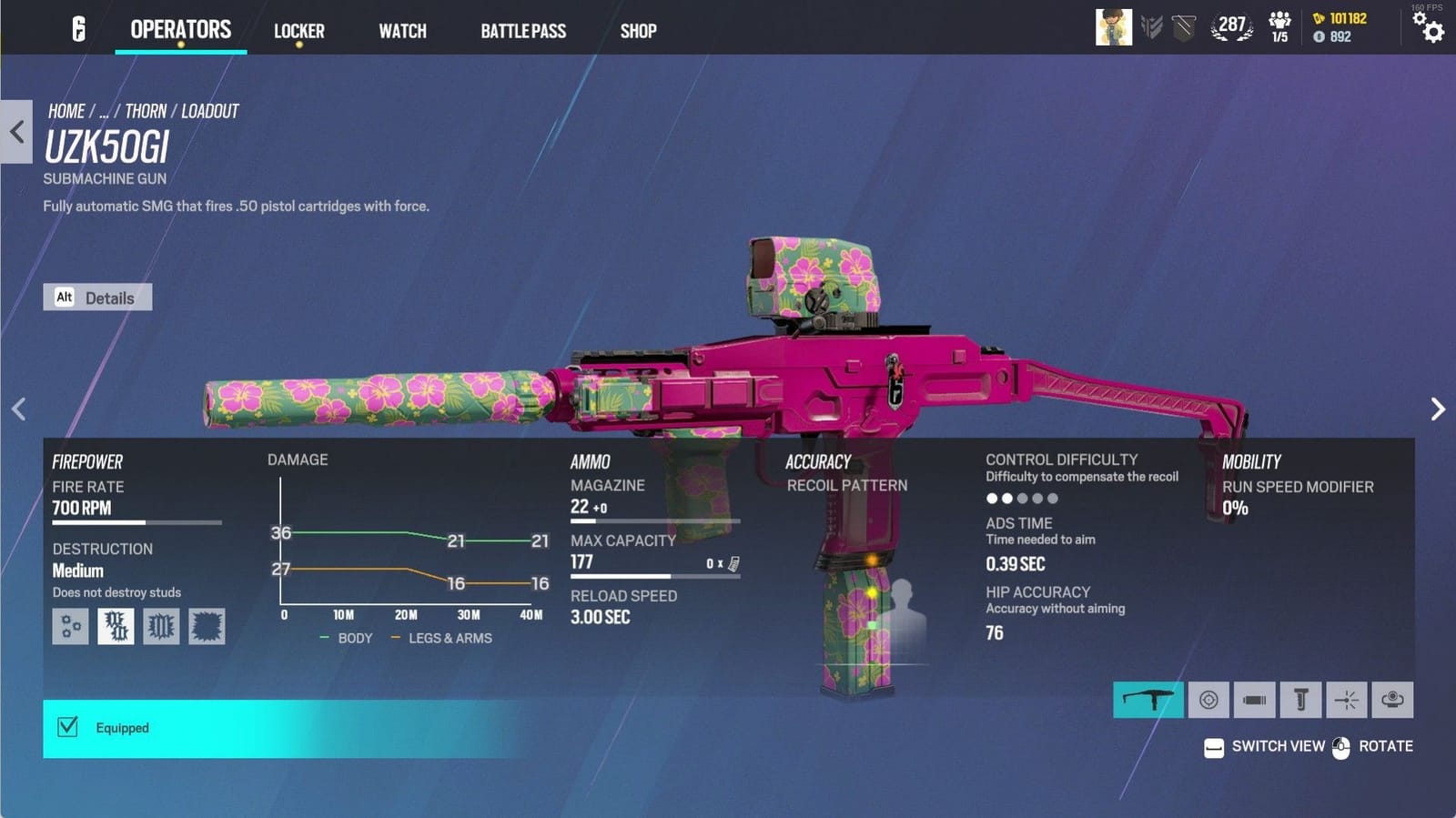The height and width of the screenshot is (818, 1456).
Task: Go back using the left-edge back arrow tab
Action: (16, 132)
